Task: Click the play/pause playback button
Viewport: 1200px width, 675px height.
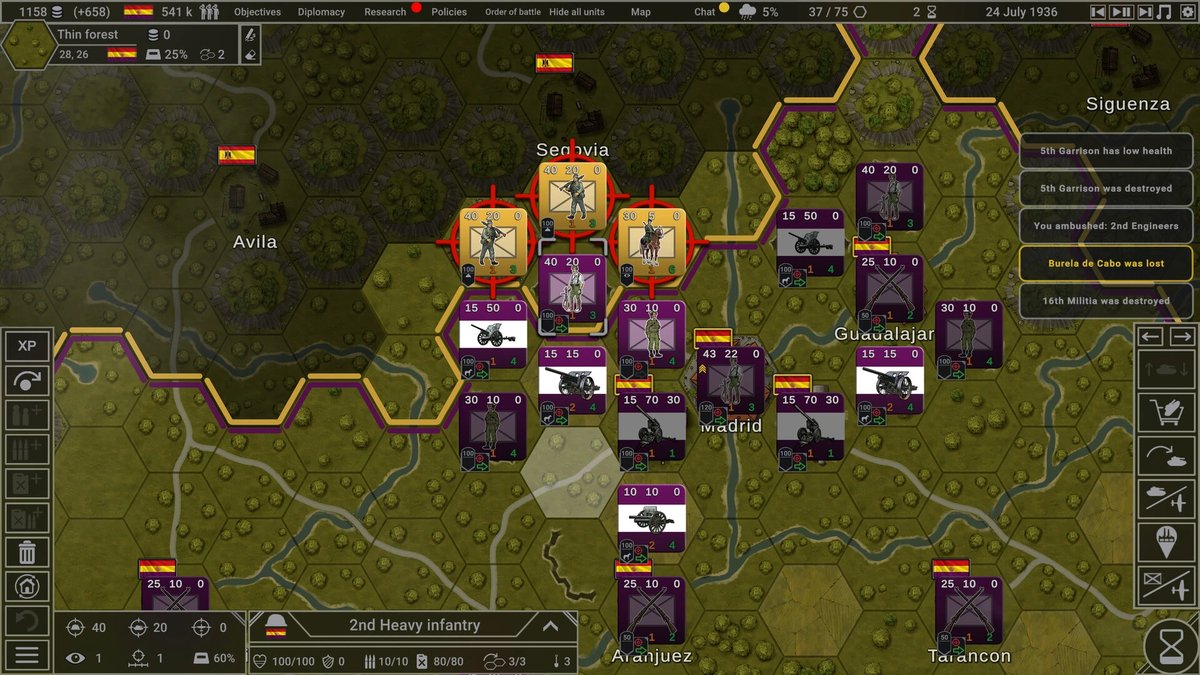Action: [x=1121, y=12]
